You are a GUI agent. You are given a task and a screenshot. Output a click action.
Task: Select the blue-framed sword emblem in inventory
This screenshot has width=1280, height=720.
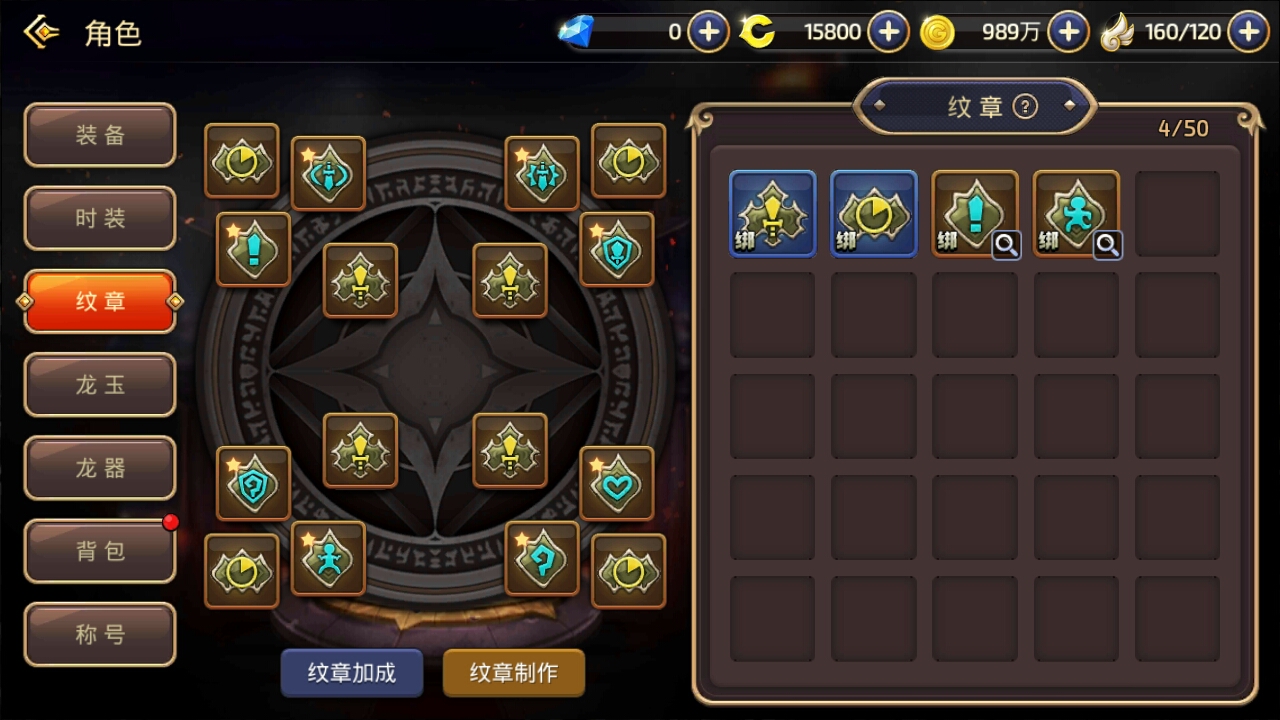[772, 213]
